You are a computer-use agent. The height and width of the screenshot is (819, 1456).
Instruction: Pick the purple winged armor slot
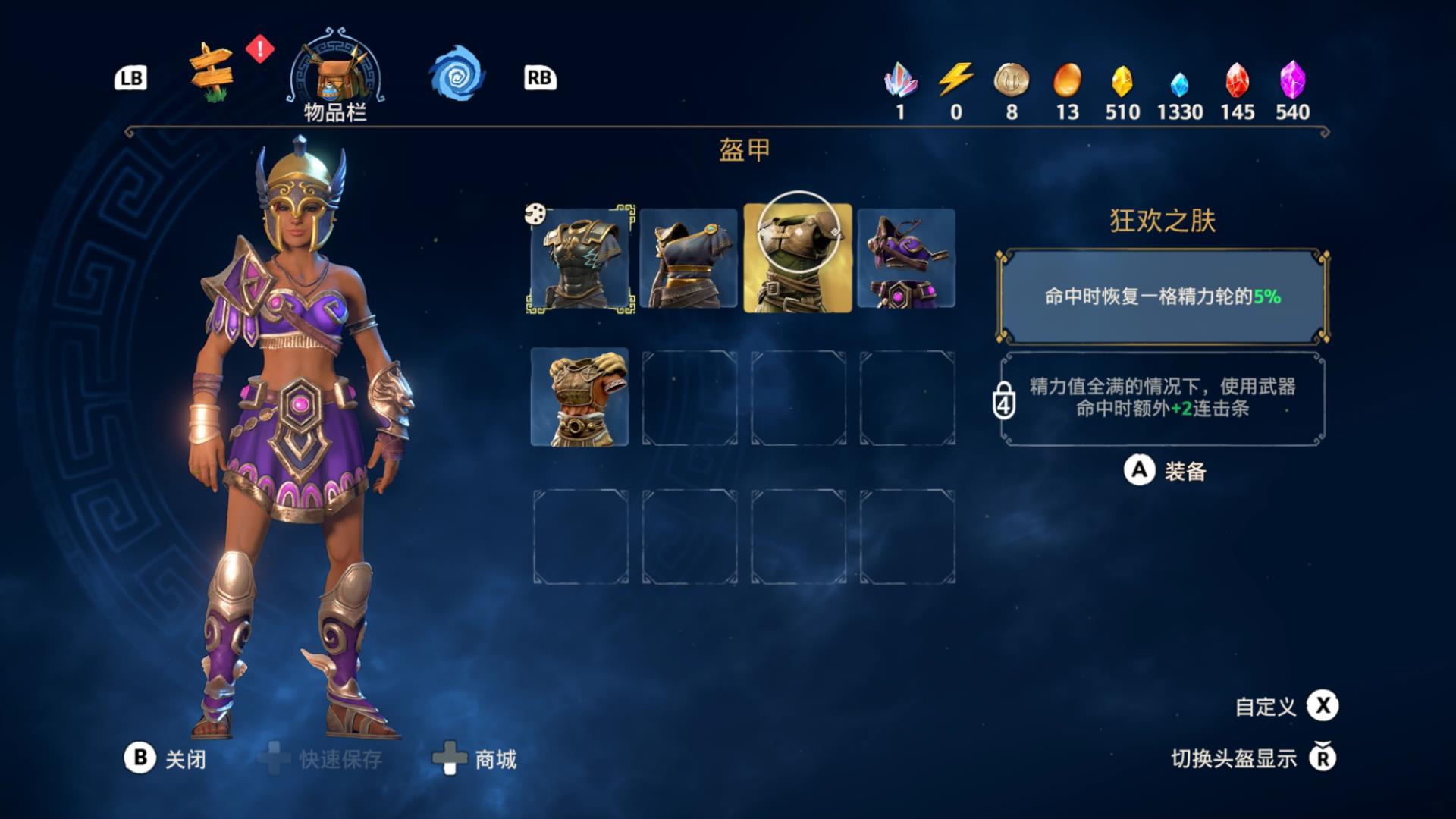point(906,259)
